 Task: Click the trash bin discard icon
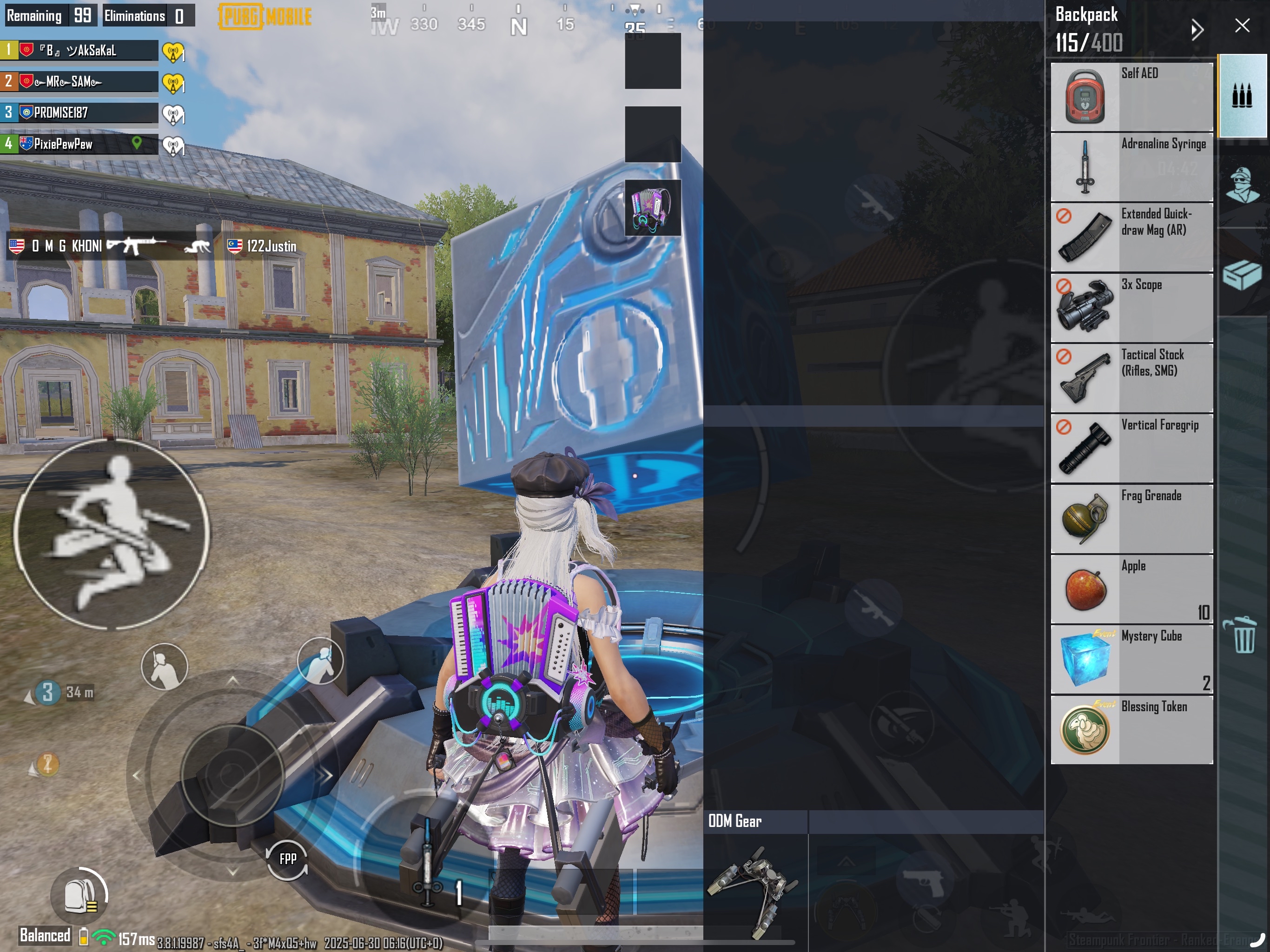(x=1243, y=635)
